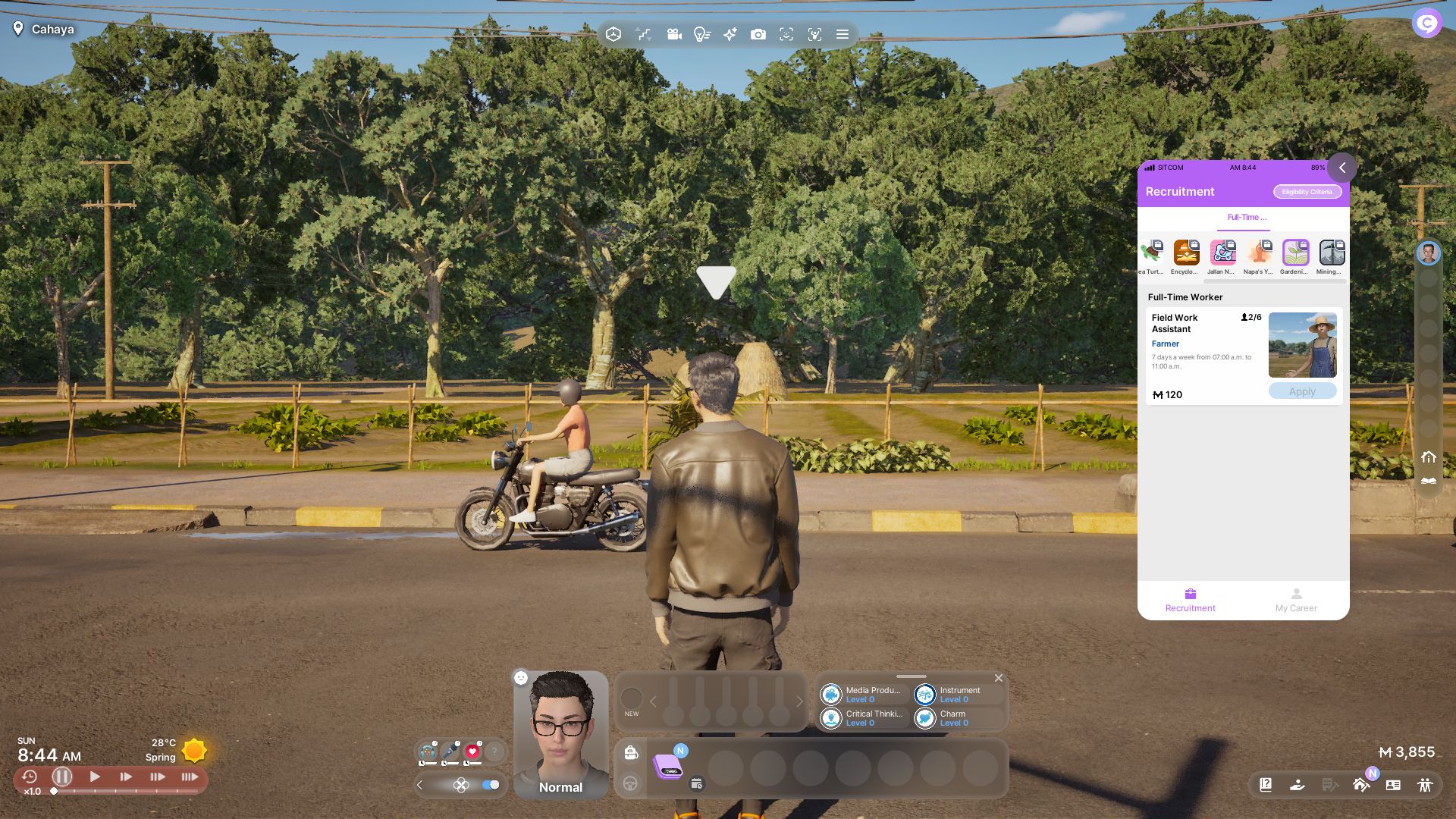Open the Recruitment tab at phone bottom
The height and width of the screenshot is (819, 1456).
[x=1190, y=599]
